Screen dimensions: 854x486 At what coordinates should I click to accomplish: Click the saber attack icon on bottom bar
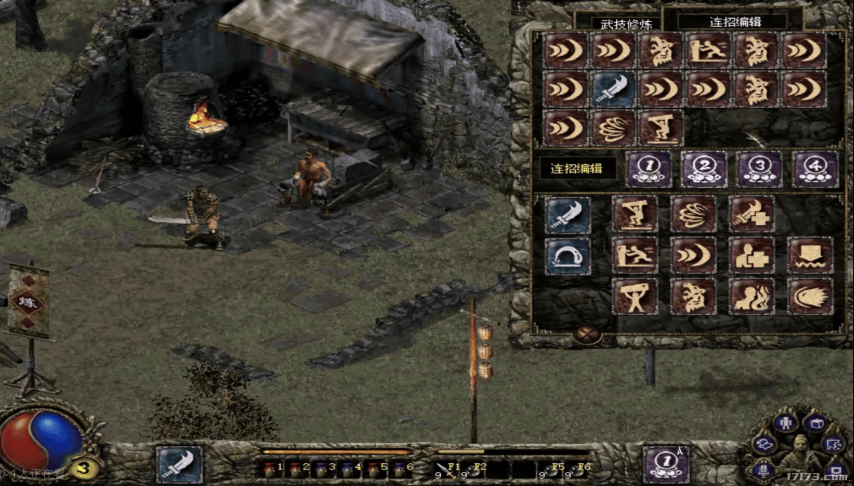(179, 464)
